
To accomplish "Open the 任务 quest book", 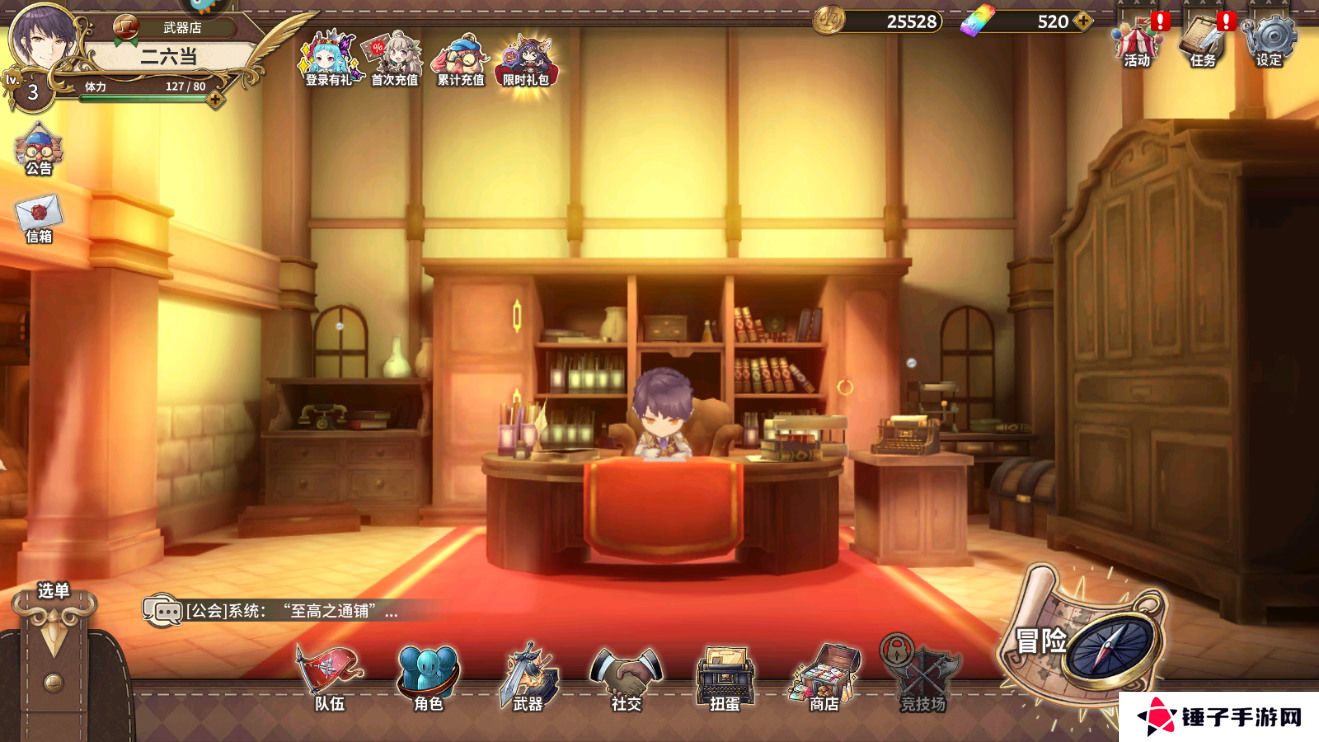I will (1203, 41).
